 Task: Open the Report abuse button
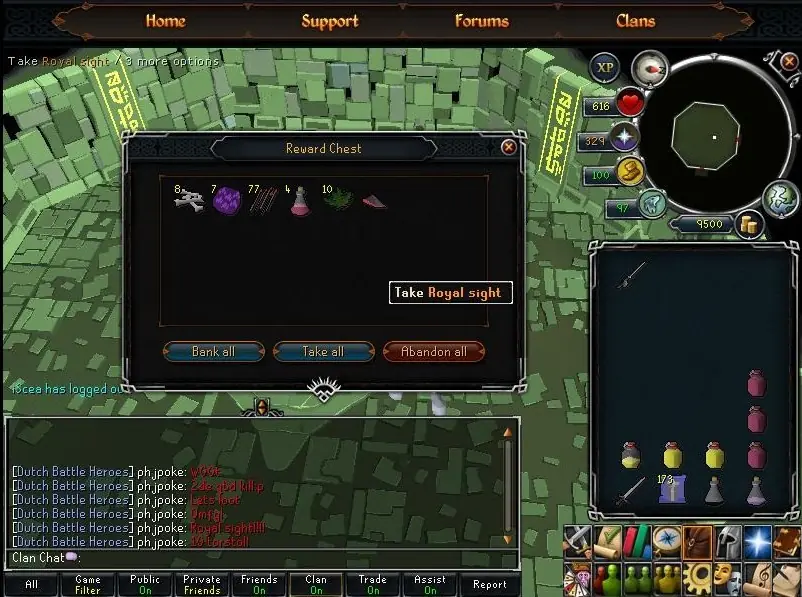click(489, 585)
